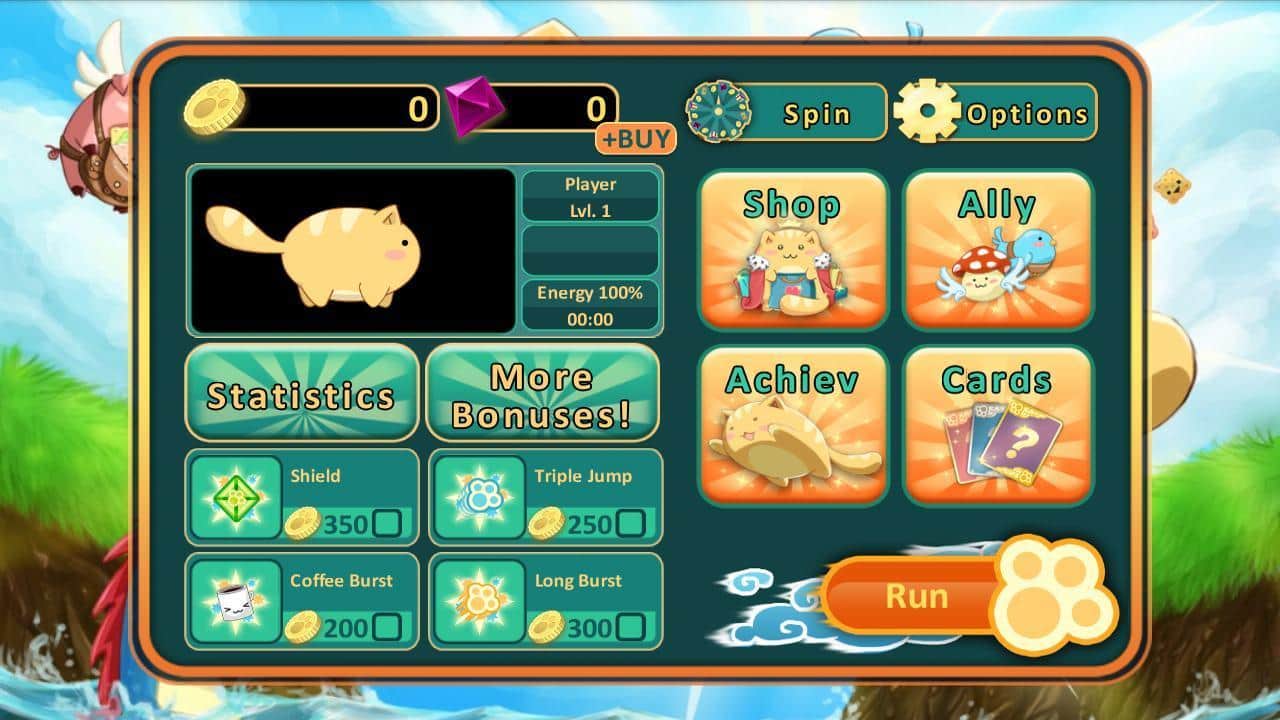Start the game with Run

coord(916,596)
